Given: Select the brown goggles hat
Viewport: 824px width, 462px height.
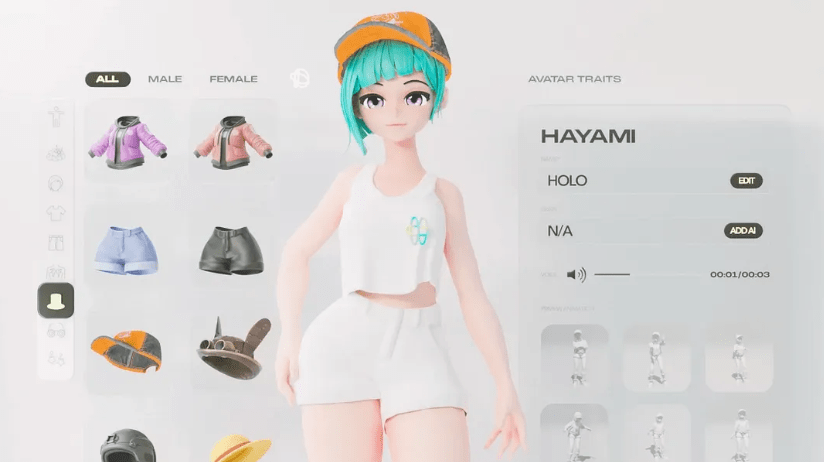Looking at the screenshot, I should (x=234, y=347).
